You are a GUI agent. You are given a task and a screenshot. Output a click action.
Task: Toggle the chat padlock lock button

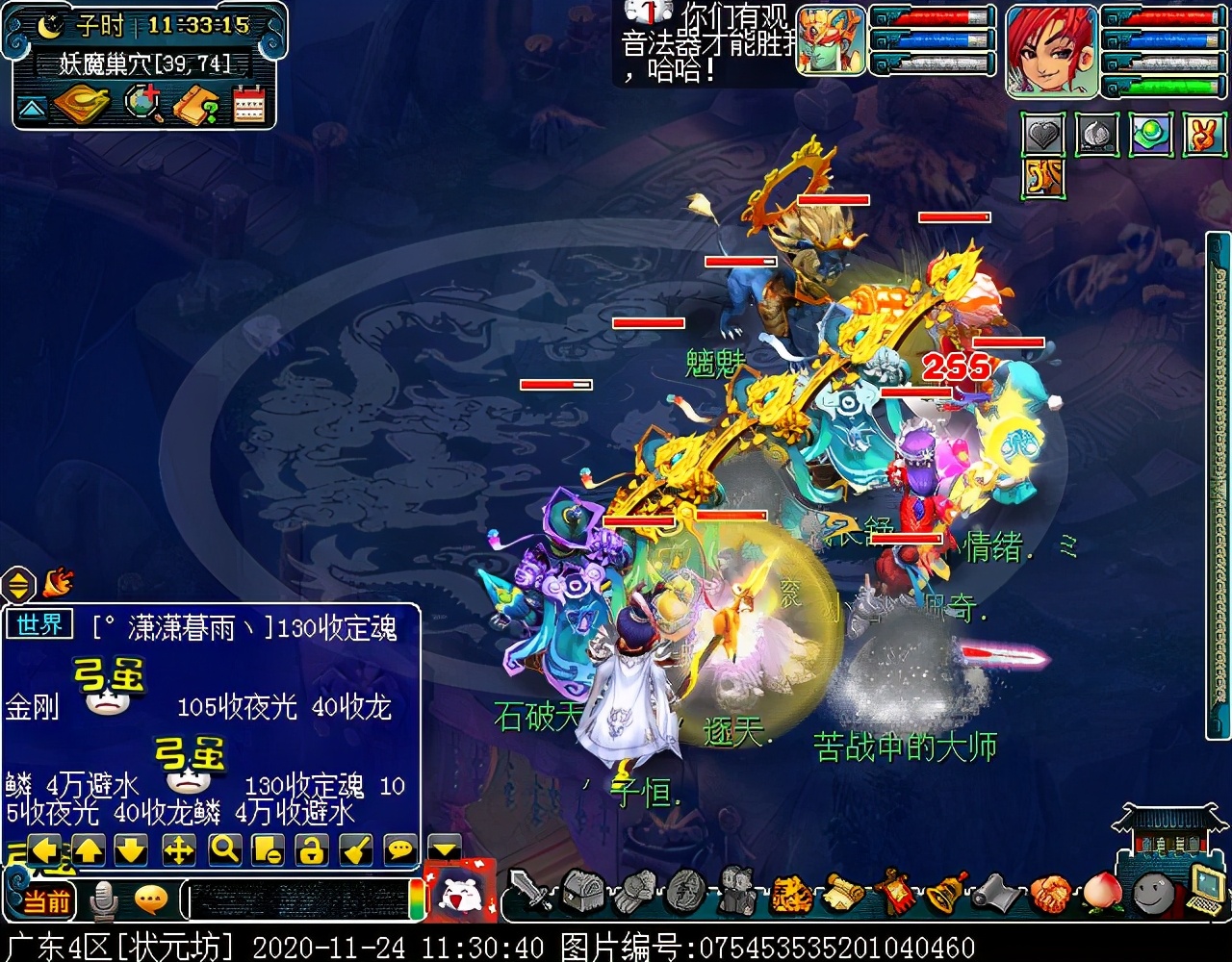coord(310,848)
